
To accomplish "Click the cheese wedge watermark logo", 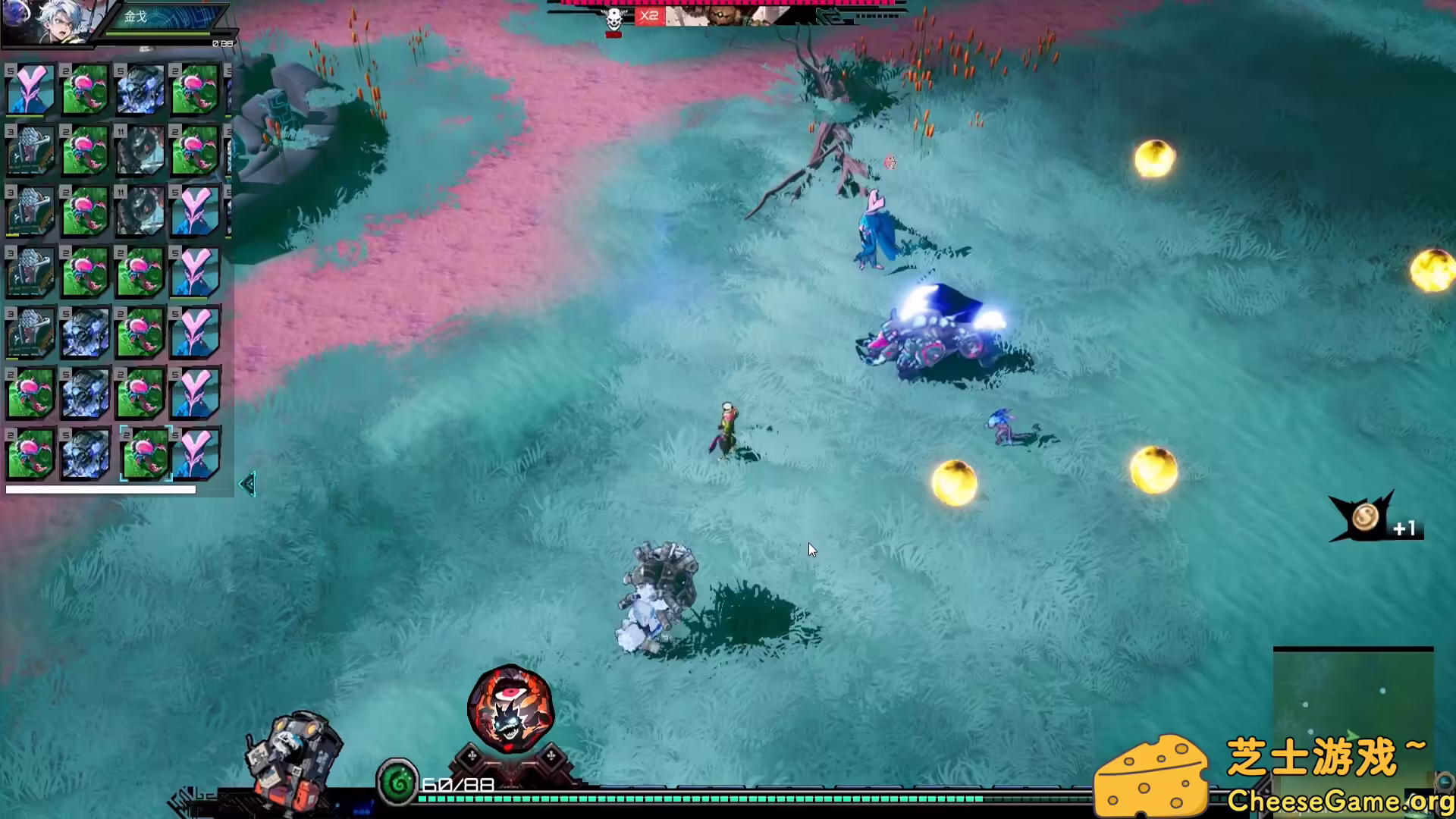I will click(x=1153, y=770).
